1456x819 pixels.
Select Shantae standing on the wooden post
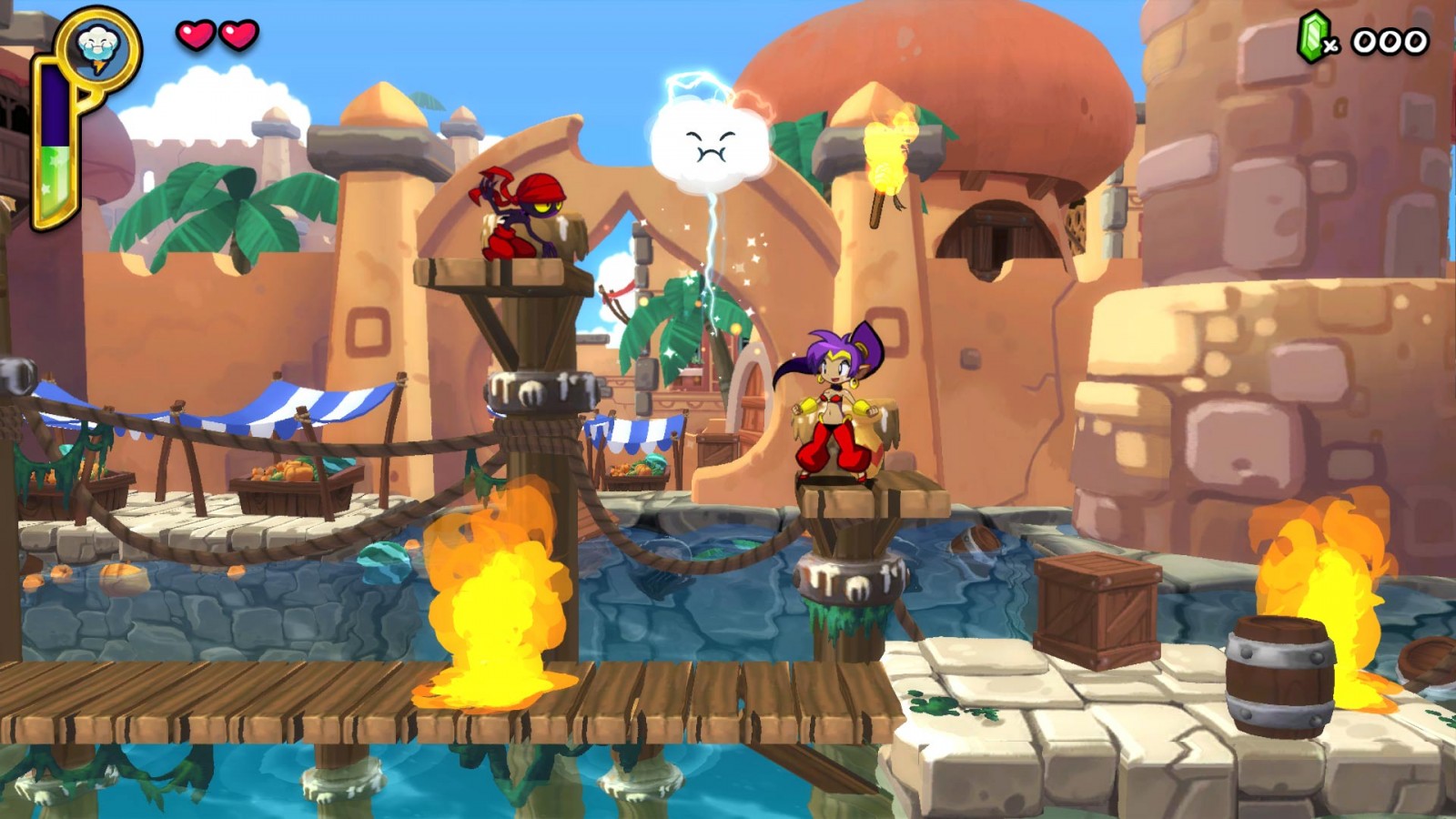(x=833, y=409)
